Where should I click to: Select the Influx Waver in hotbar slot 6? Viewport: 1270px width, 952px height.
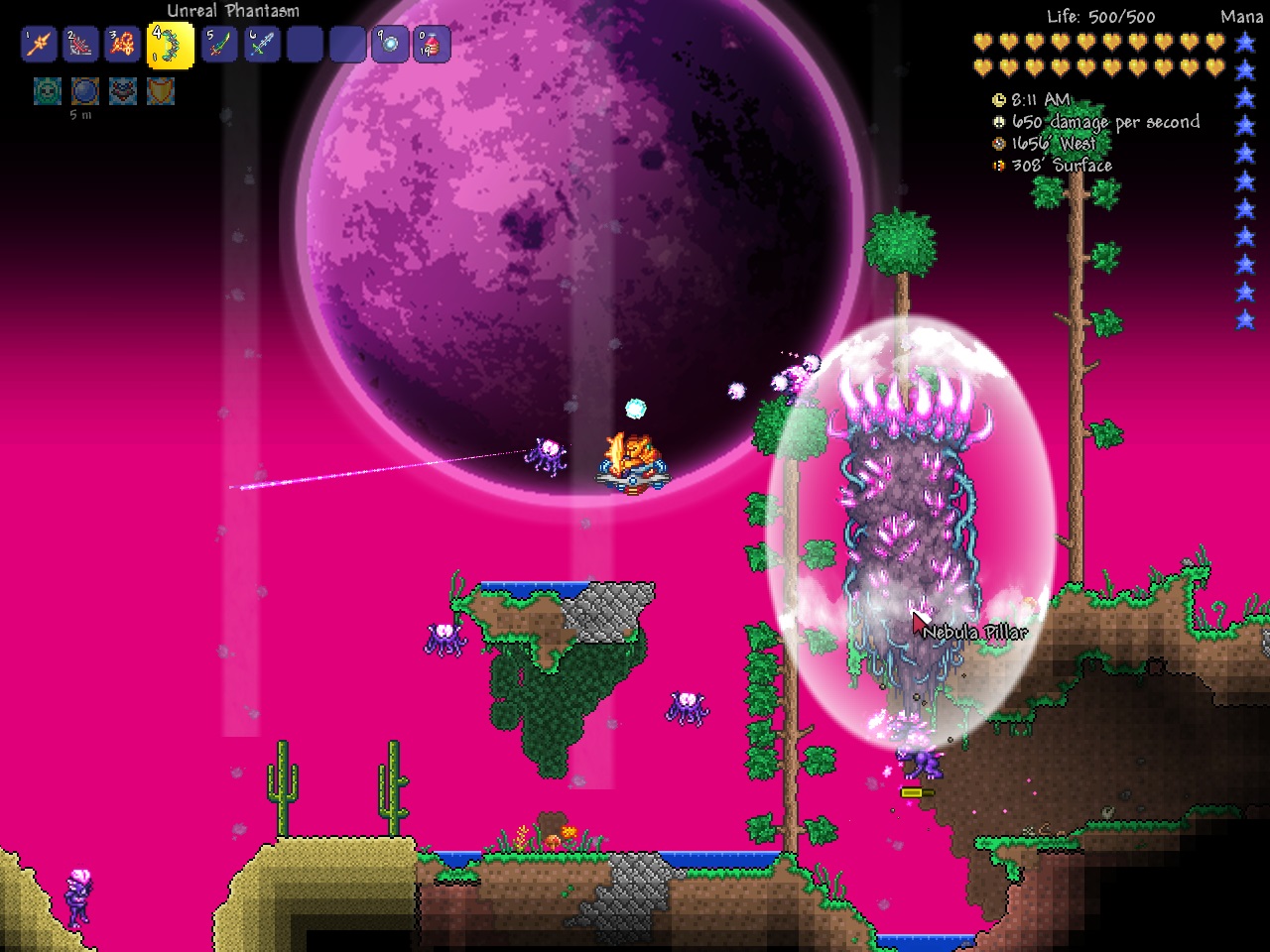click(x=259, y=44)
